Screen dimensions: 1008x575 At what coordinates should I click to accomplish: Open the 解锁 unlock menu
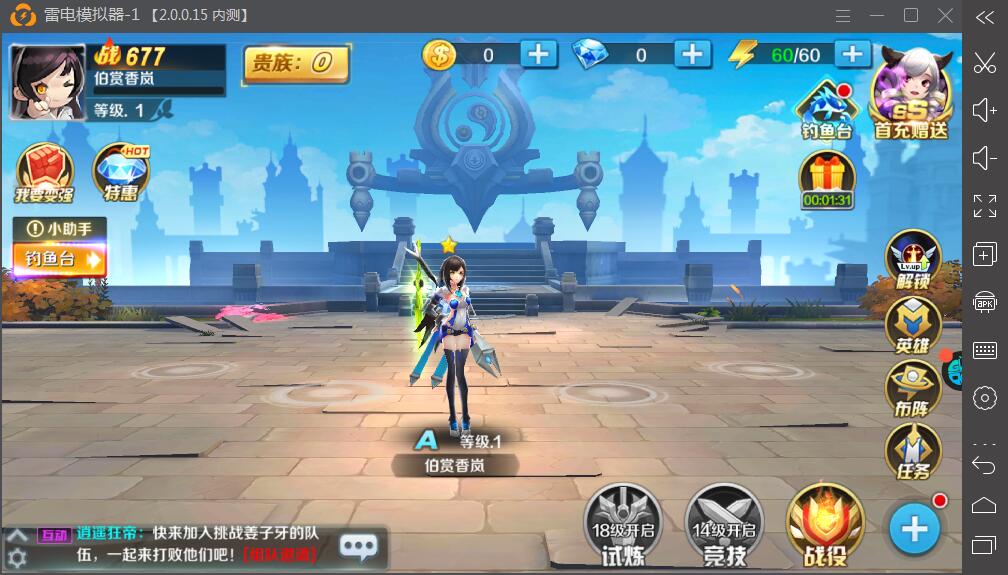pyautogui.click(x=913, y=260)
